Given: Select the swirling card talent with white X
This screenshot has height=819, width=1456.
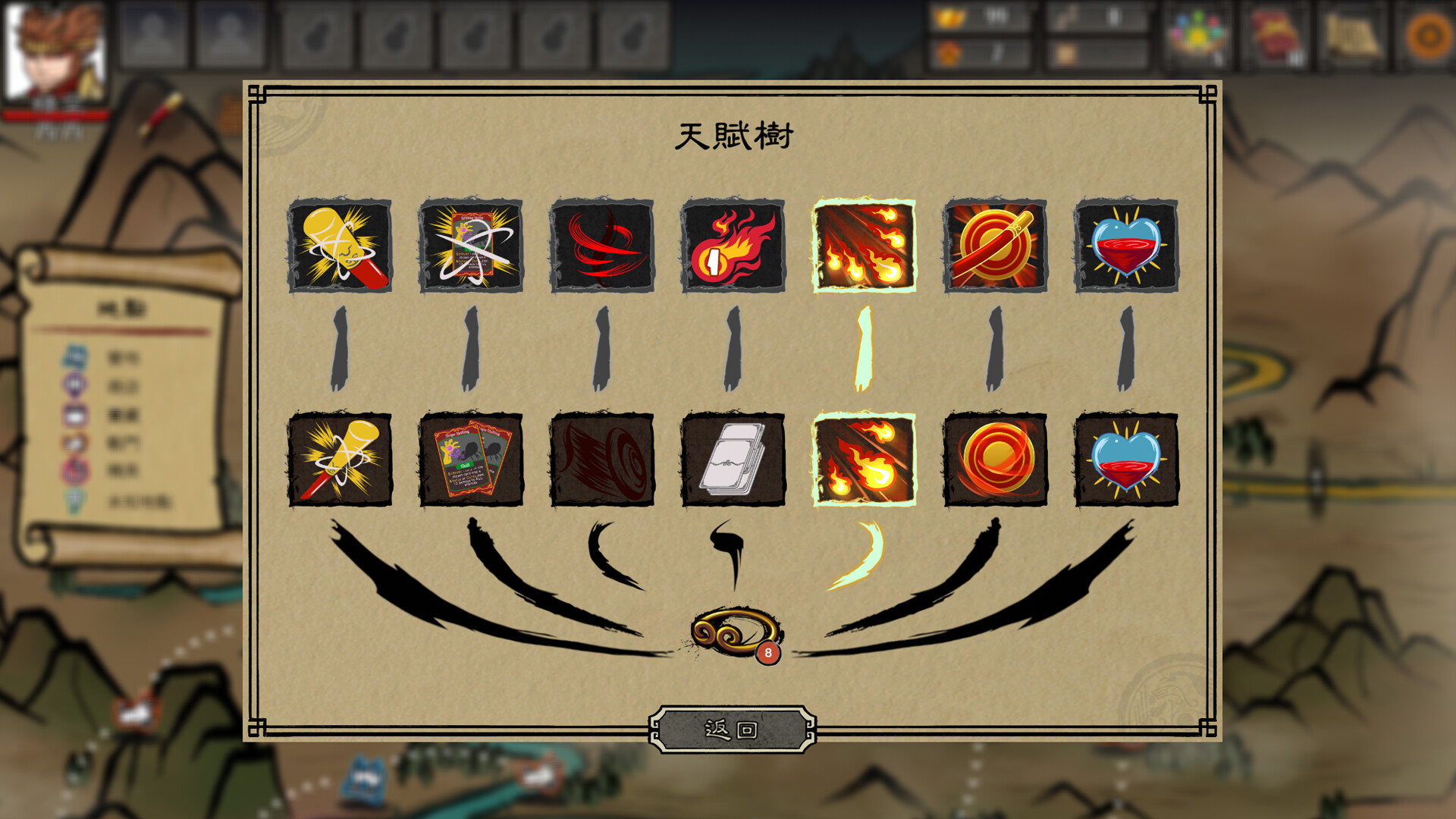Looking at the screenshot, I should [472, 245].
